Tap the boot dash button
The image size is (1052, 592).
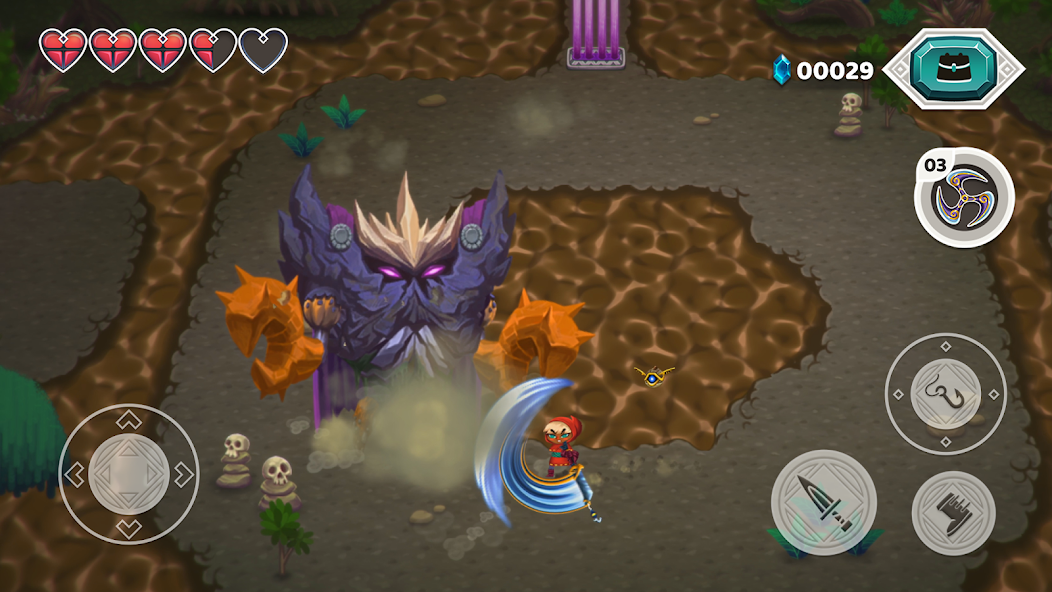point(953,513)
